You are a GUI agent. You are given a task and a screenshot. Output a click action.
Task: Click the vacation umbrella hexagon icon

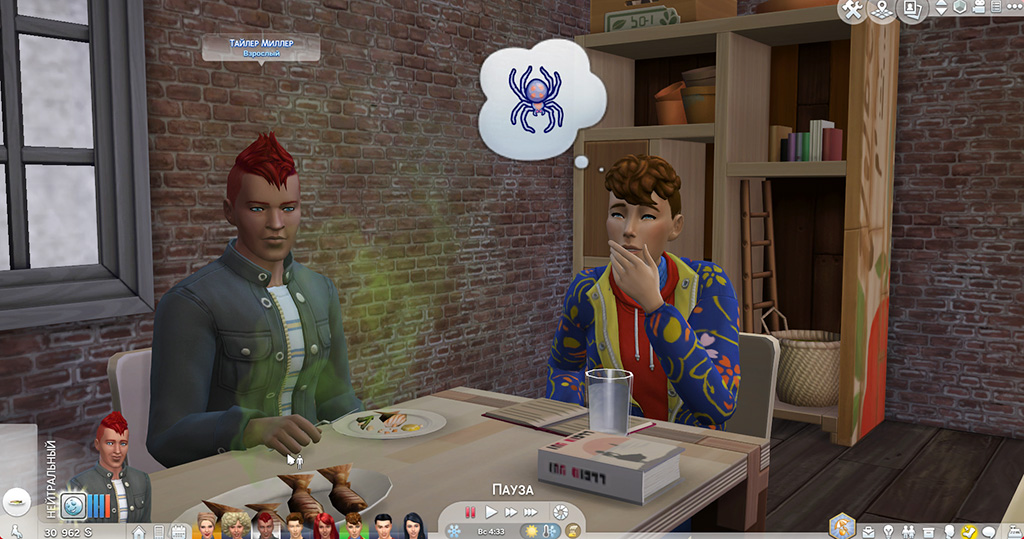(842, 526)
